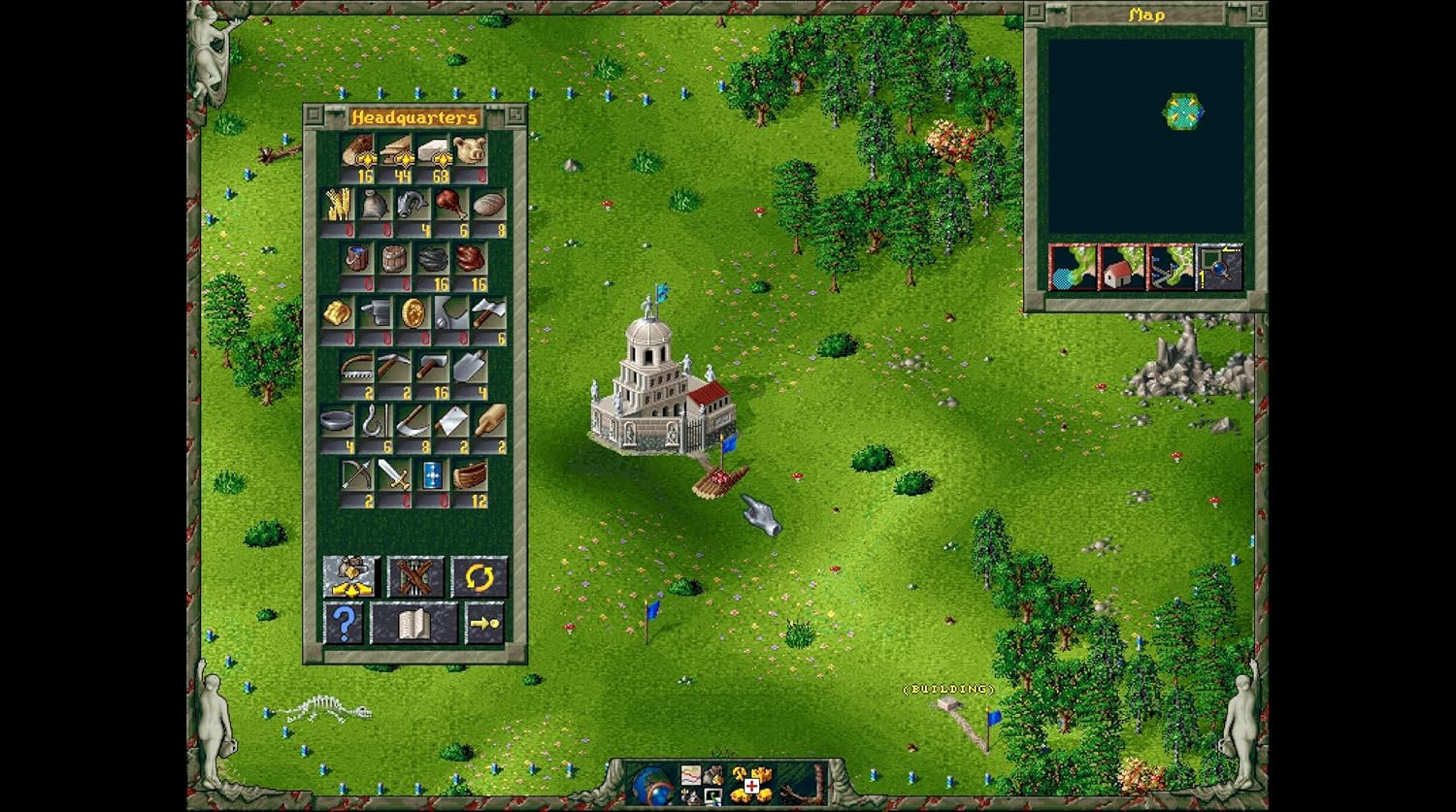Click the fish stock icon
This screenshot has width=1456, height=812.
click(x=412, y=204)
